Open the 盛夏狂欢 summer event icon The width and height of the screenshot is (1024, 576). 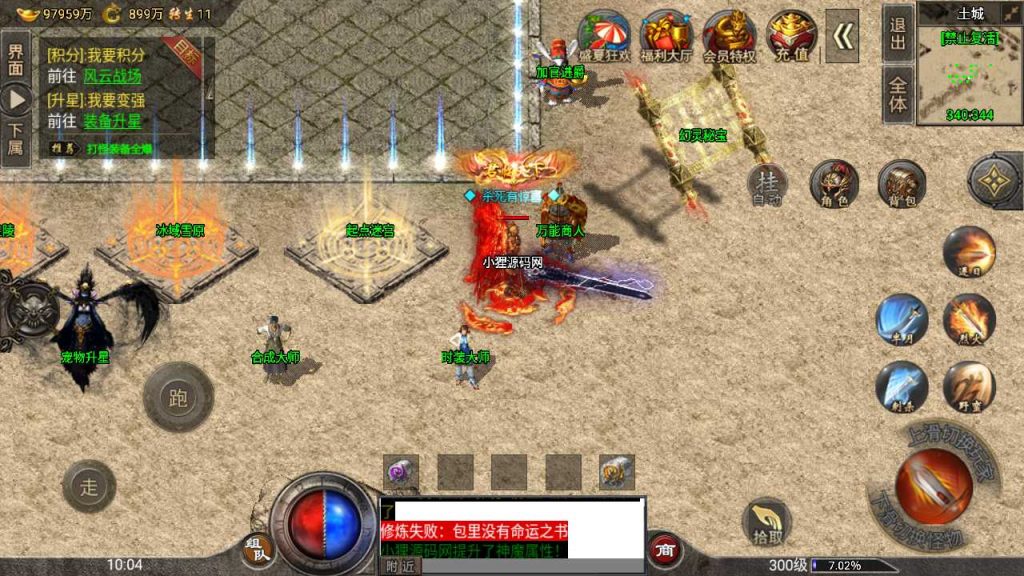click(x=604, y=38)
